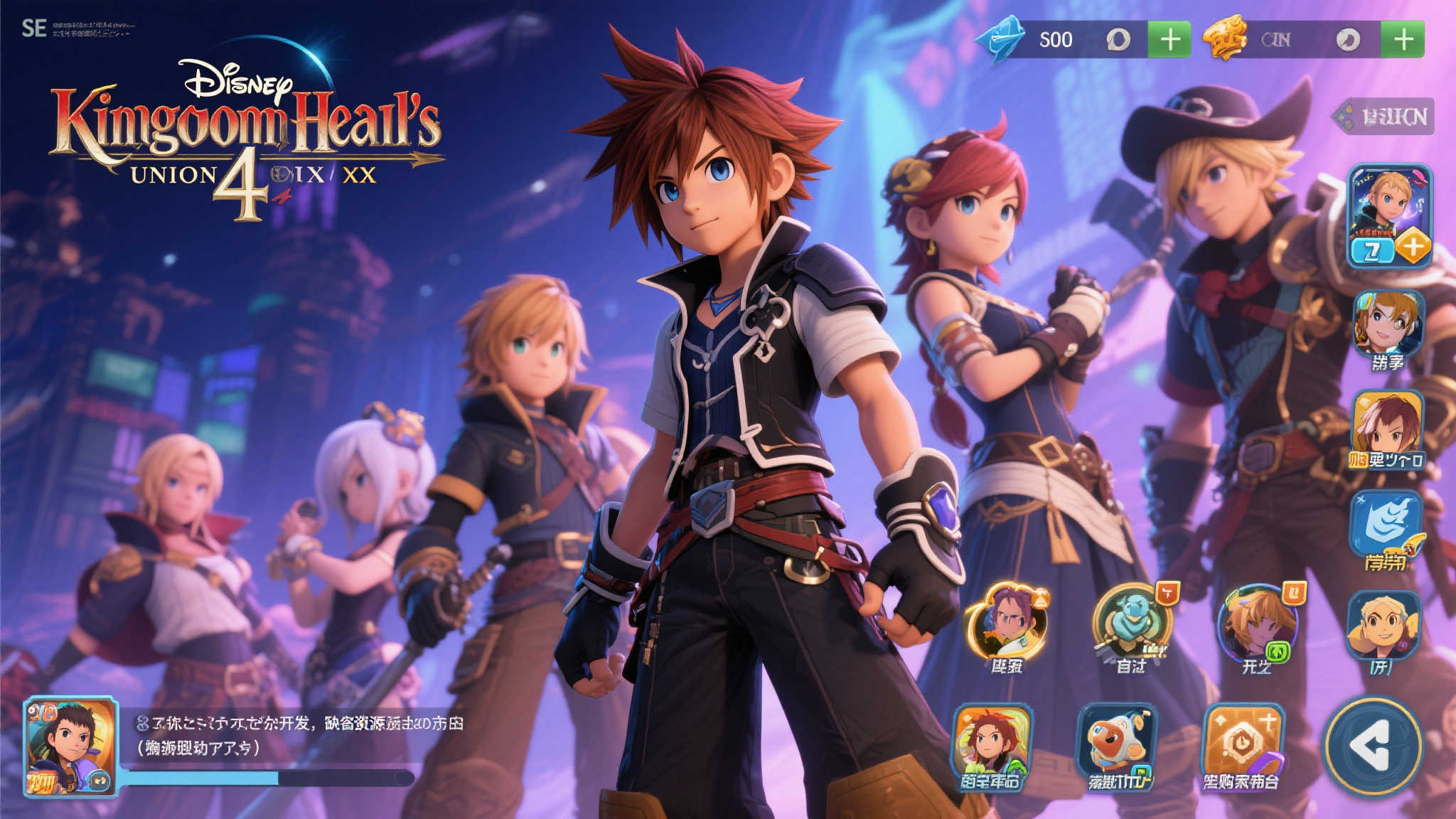Viewport: 1456px width, 819px height.
Task: Open the blue bird medallion icon
Action: [1132, 621]
